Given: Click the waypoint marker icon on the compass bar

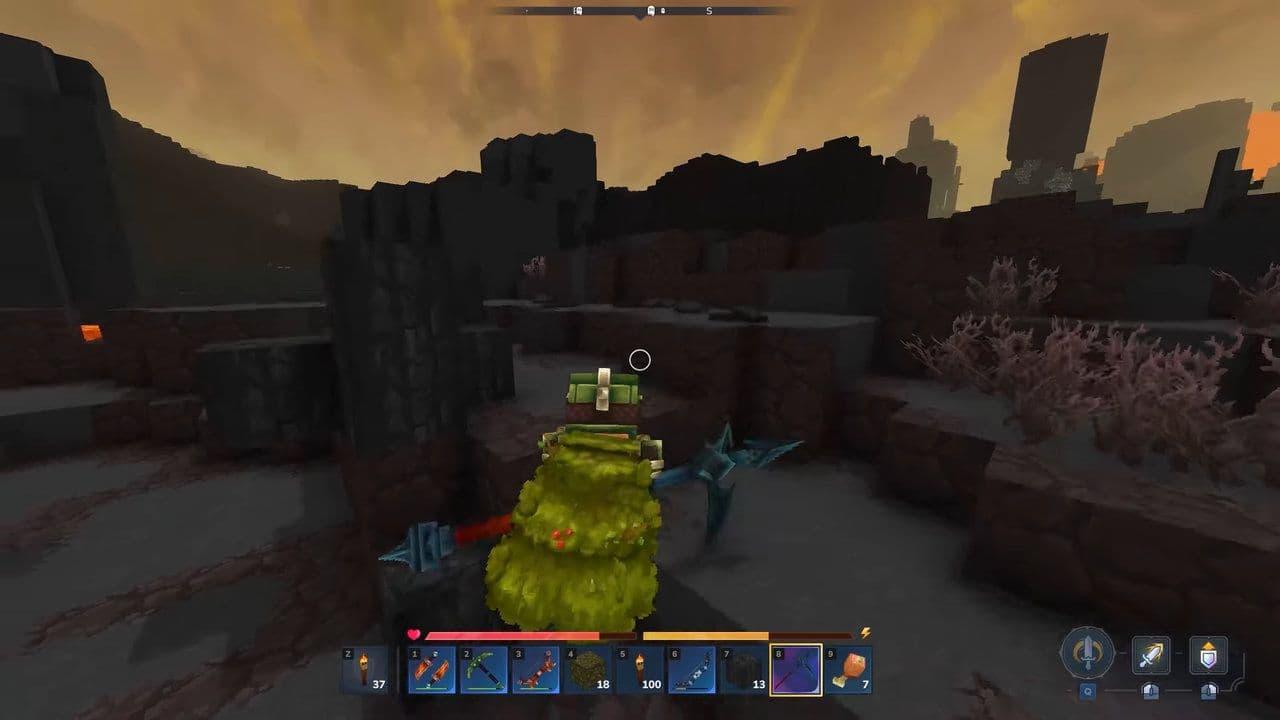Looking at the screenshot, I should pyautogui.click(x=651, y=10).
